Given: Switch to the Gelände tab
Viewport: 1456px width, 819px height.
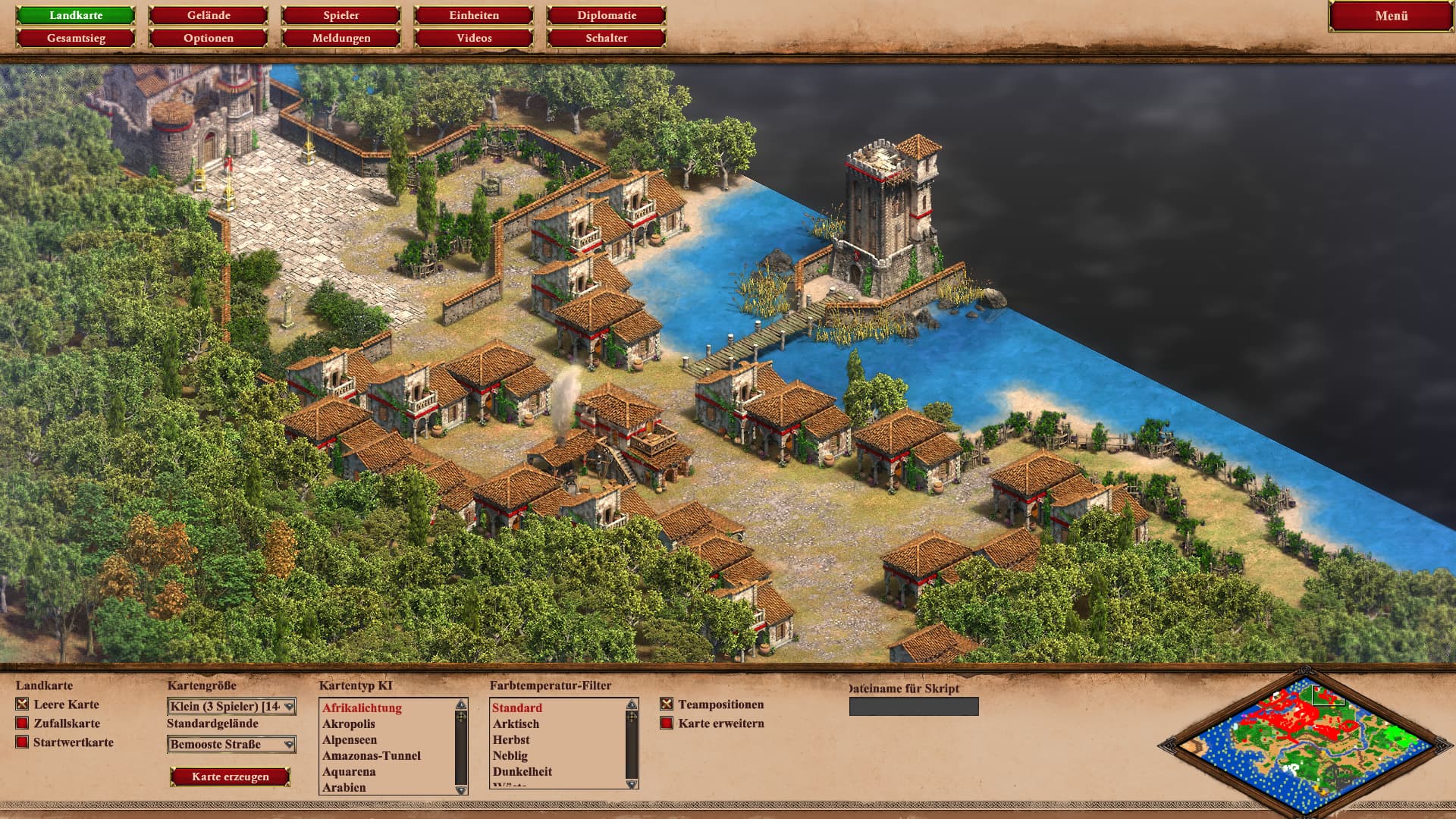Looking at the screenshot, I should [209, 15].
